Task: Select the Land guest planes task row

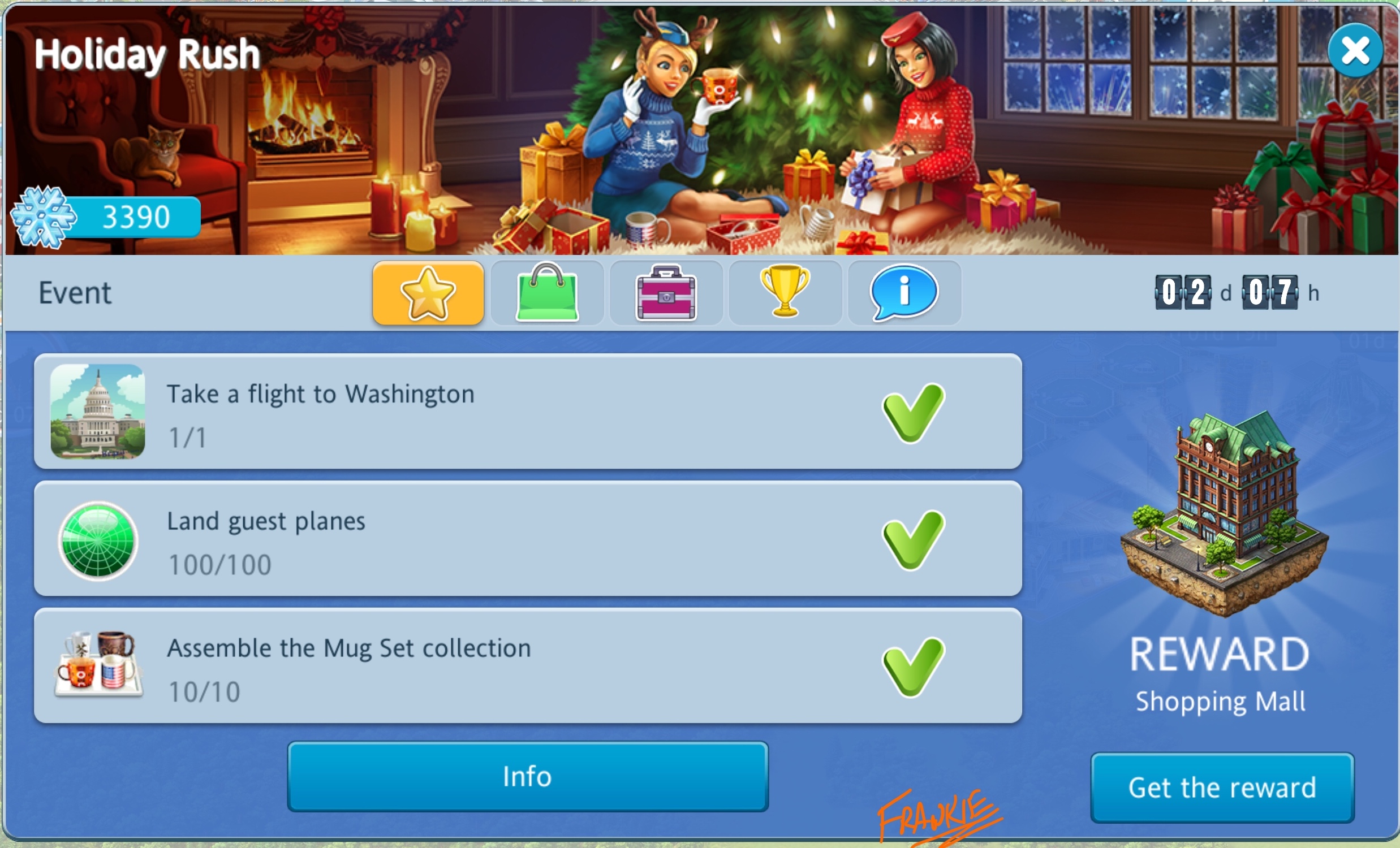Action: tap(527, 538)
